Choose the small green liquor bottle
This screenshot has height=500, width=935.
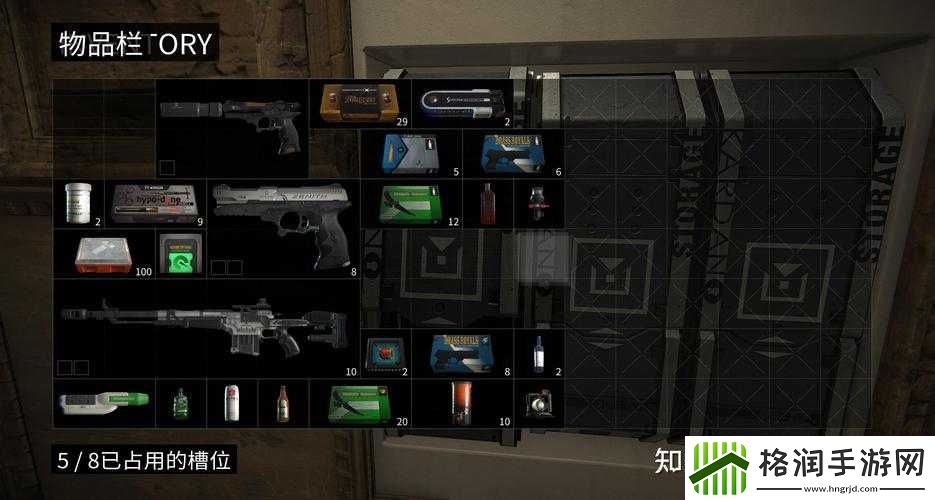[180, 403]
